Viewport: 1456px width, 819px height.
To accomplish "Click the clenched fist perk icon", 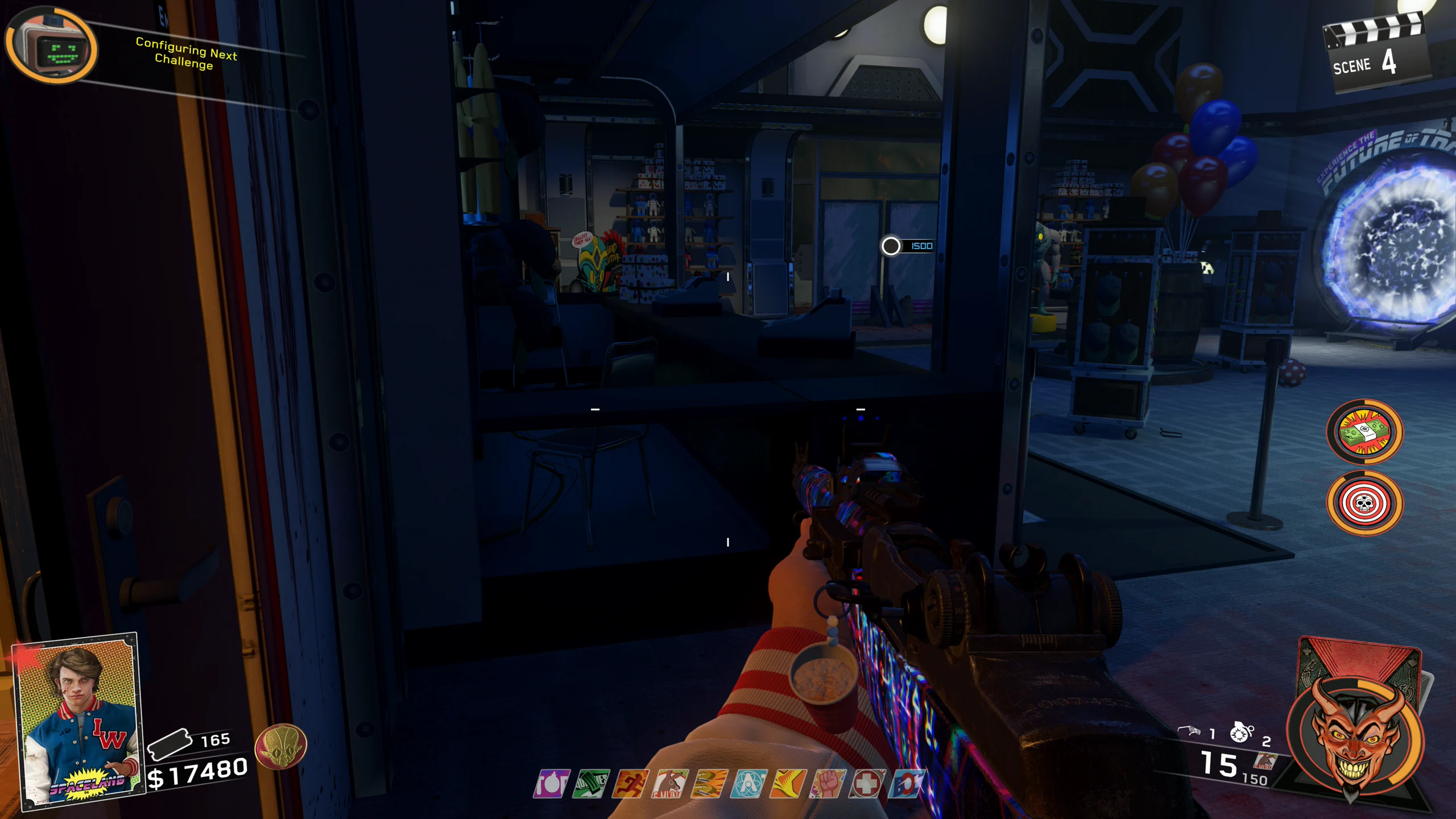I will pos(828,784).
